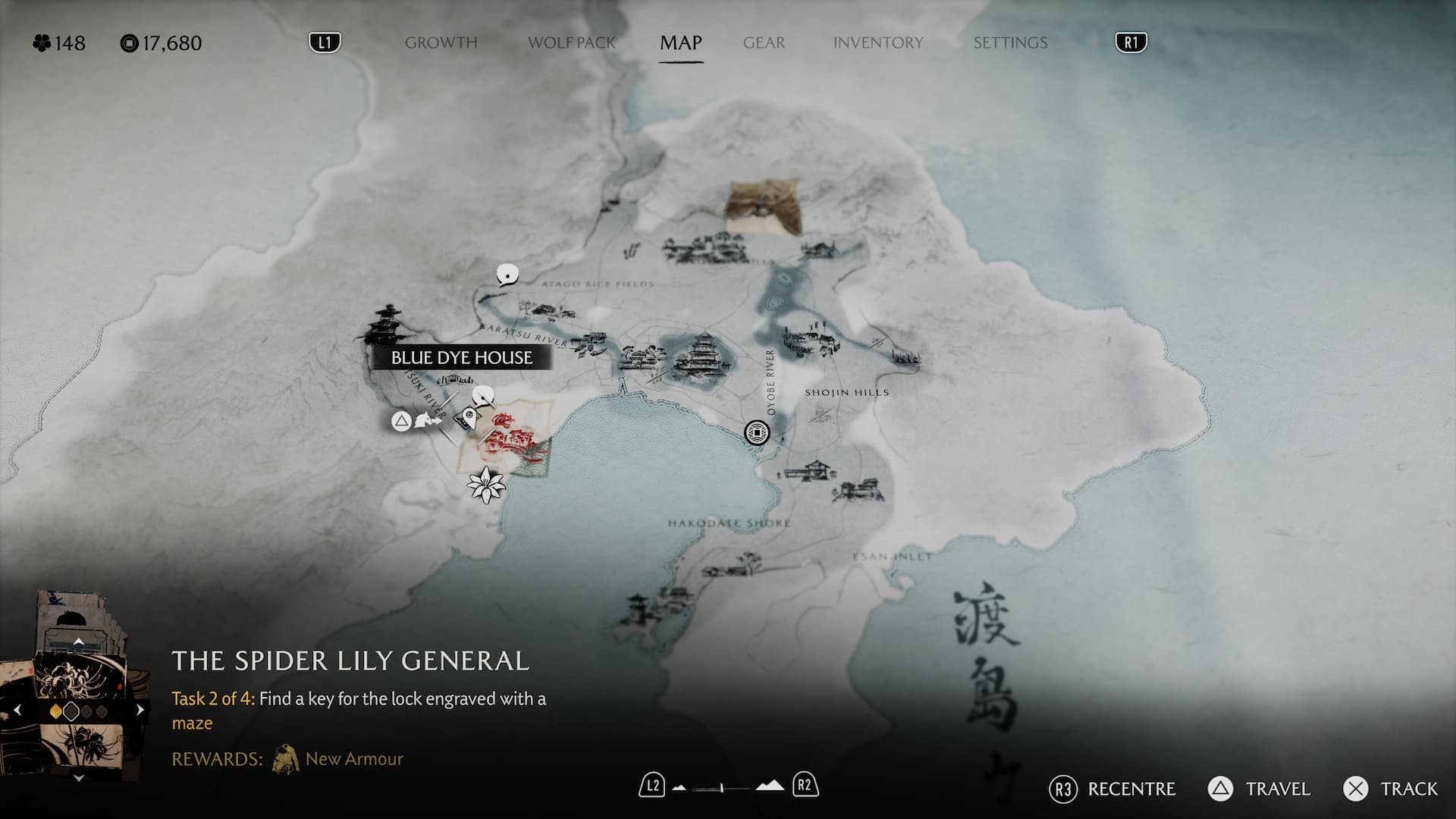Switch to the Settings tab

pos(1010,43)
